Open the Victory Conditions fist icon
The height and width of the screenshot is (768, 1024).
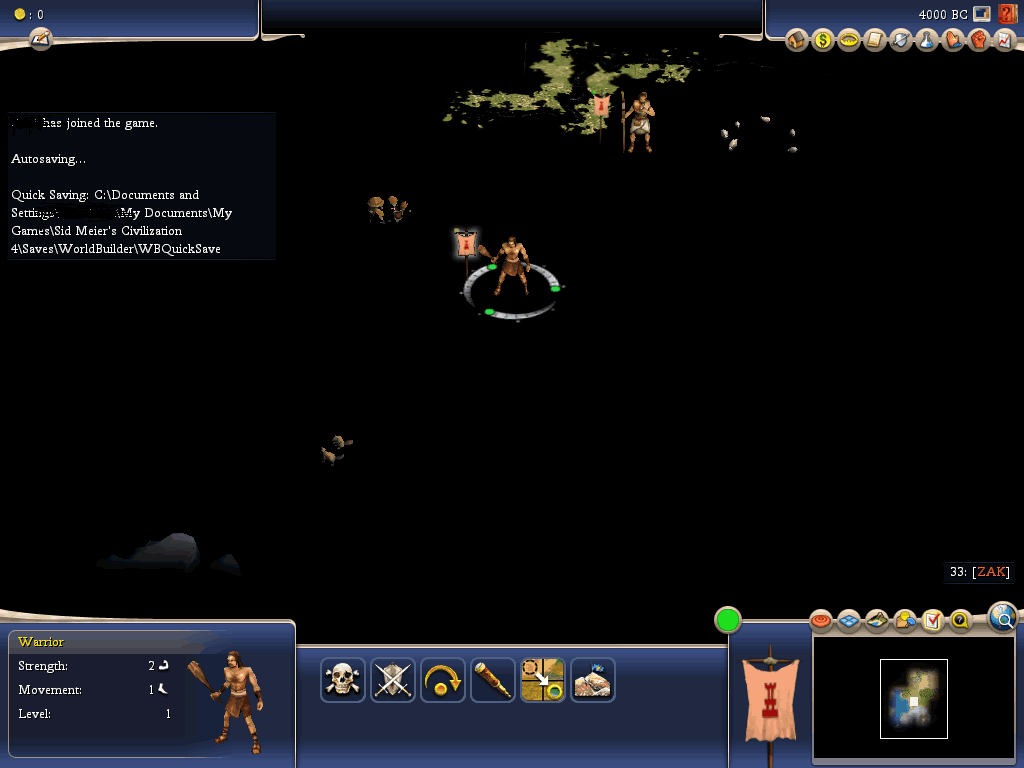coord(979,41)
